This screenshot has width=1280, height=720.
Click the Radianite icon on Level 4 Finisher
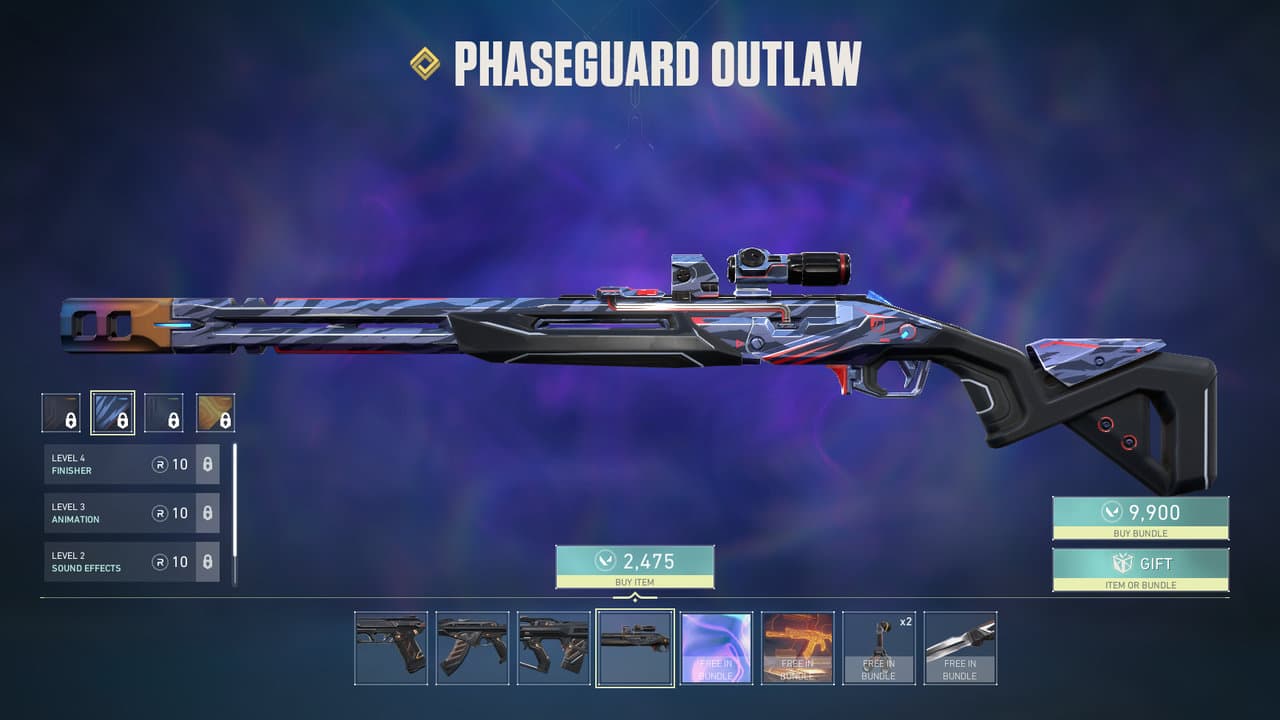(161, 462)
